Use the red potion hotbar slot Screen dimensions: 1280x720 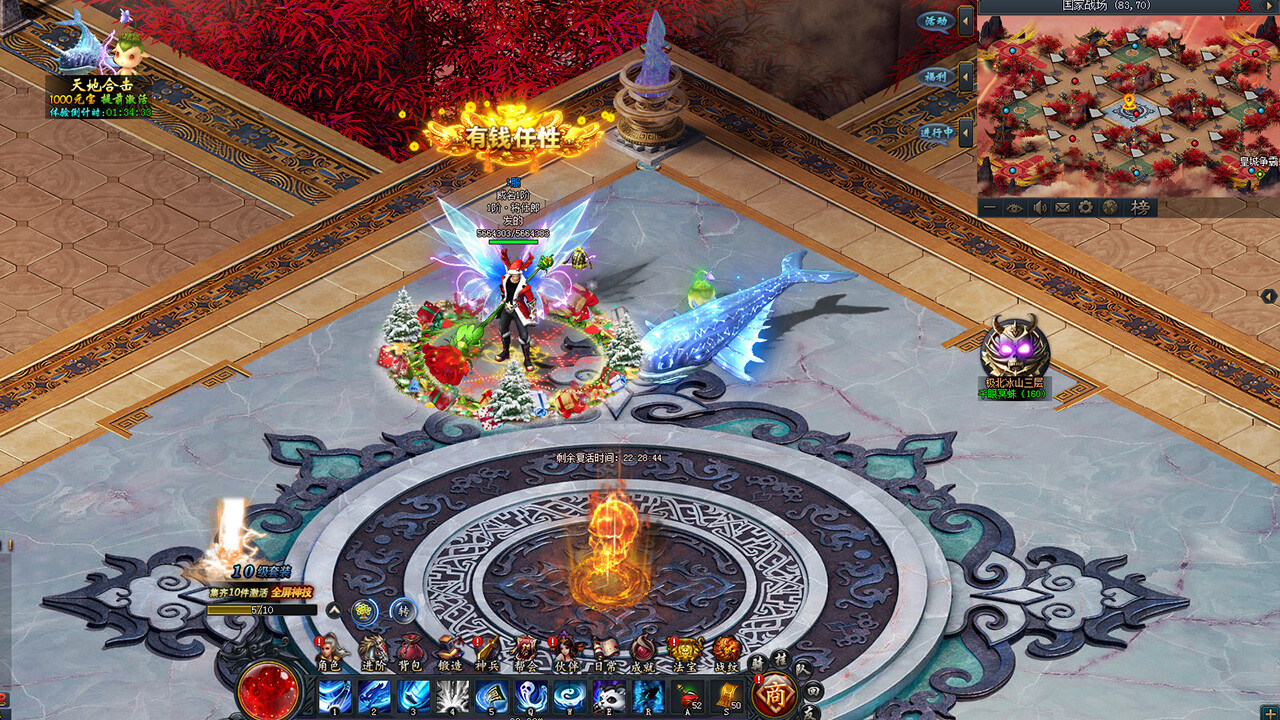click(688, 696)
